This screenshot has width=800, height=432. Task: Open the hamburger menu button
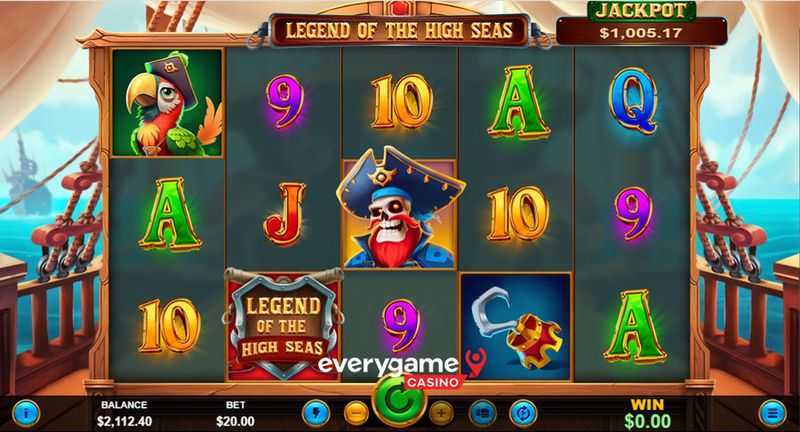coord(773,410)
